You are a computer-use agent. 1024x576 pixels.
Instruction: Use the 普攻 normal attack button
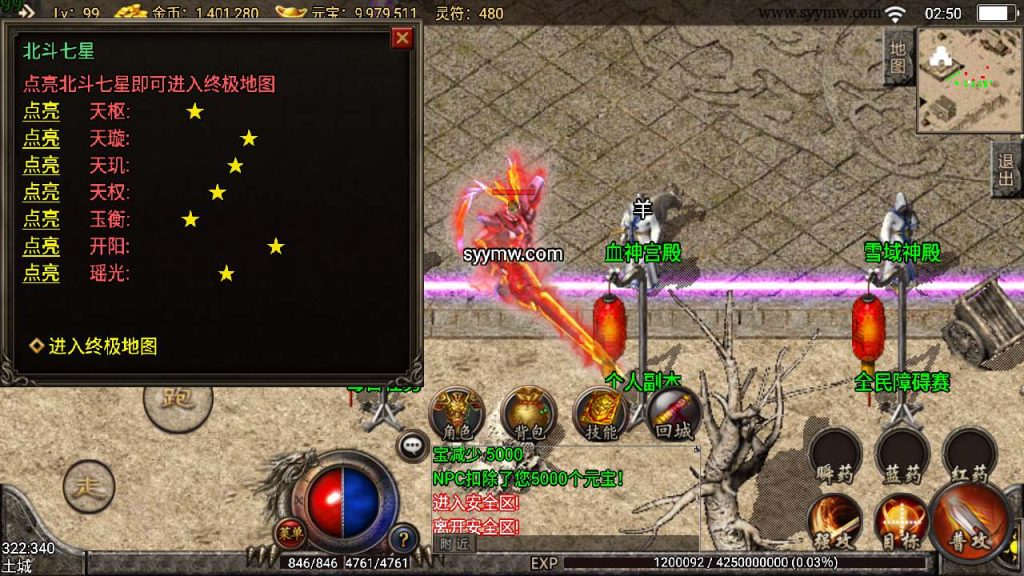tap(968, 519)
